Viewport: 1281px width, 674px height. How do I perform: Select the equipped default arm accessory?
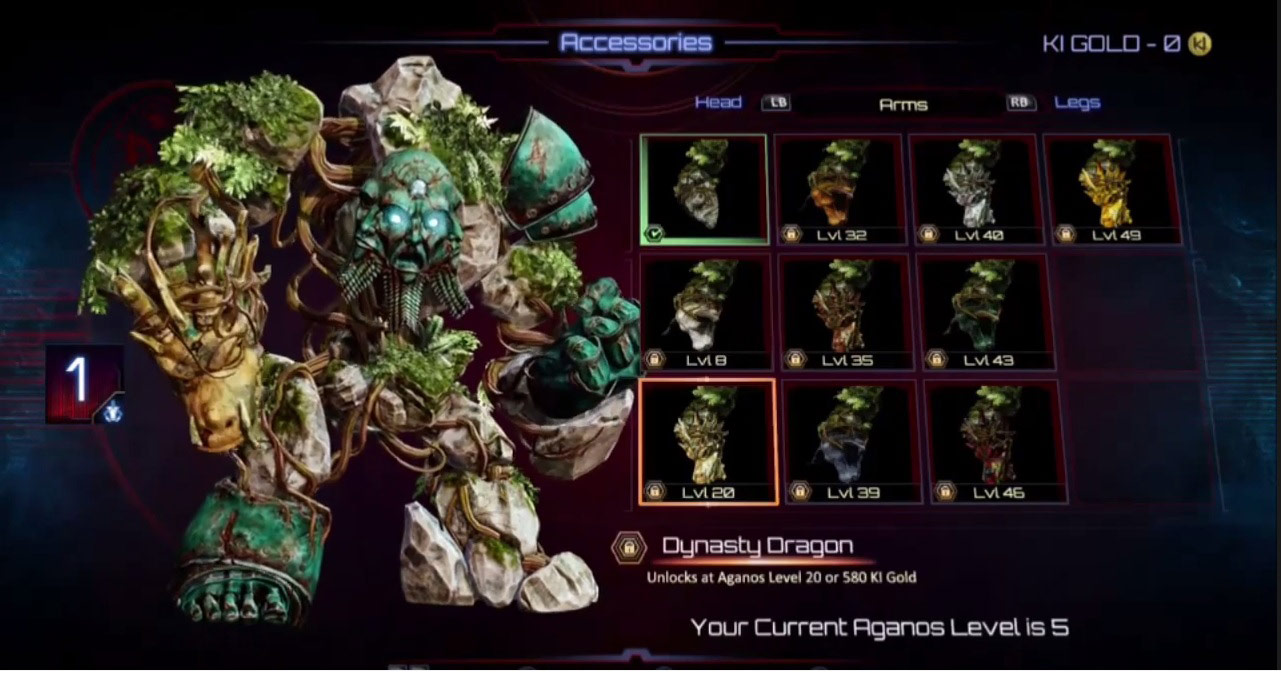pyautogui.click(x=704, y=190)
